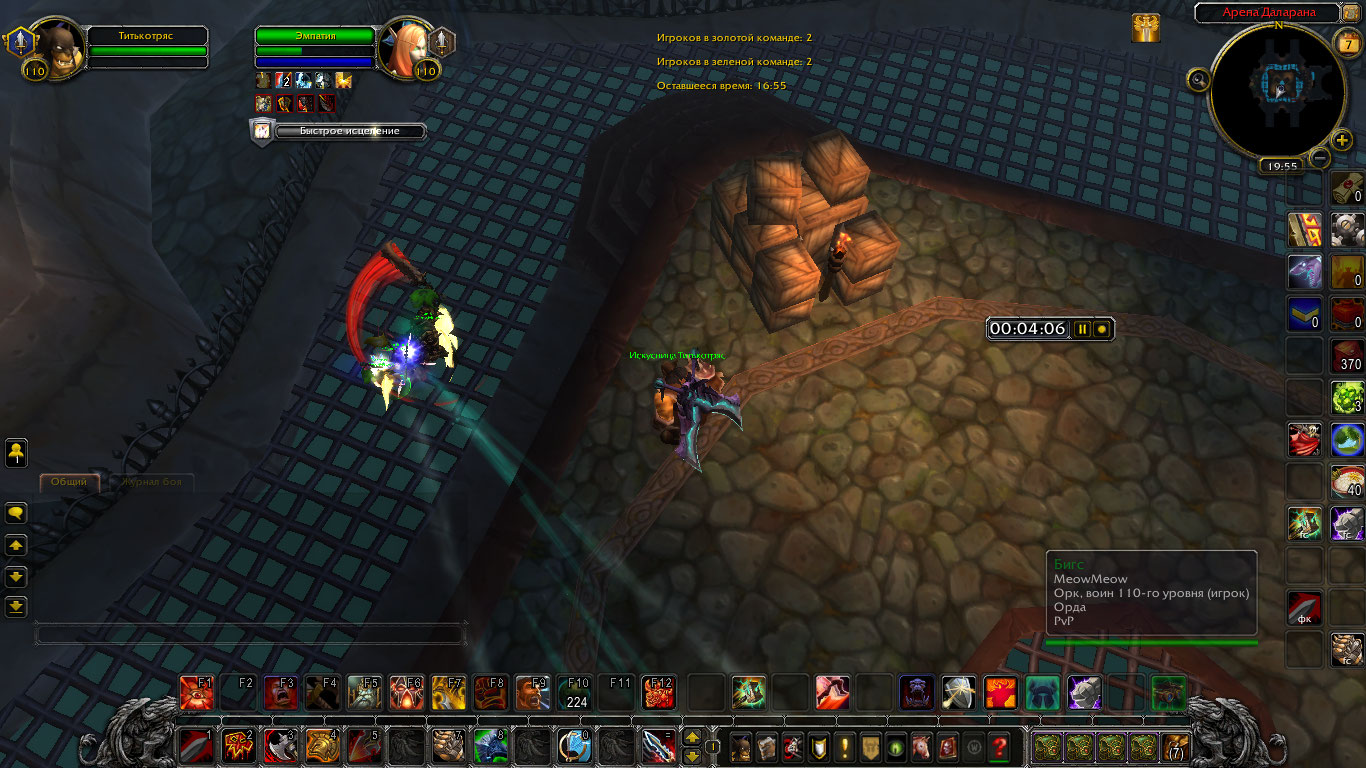1366x768 pixels.
Task: Use the axe ability in slot 3
Action: point(279,746)
